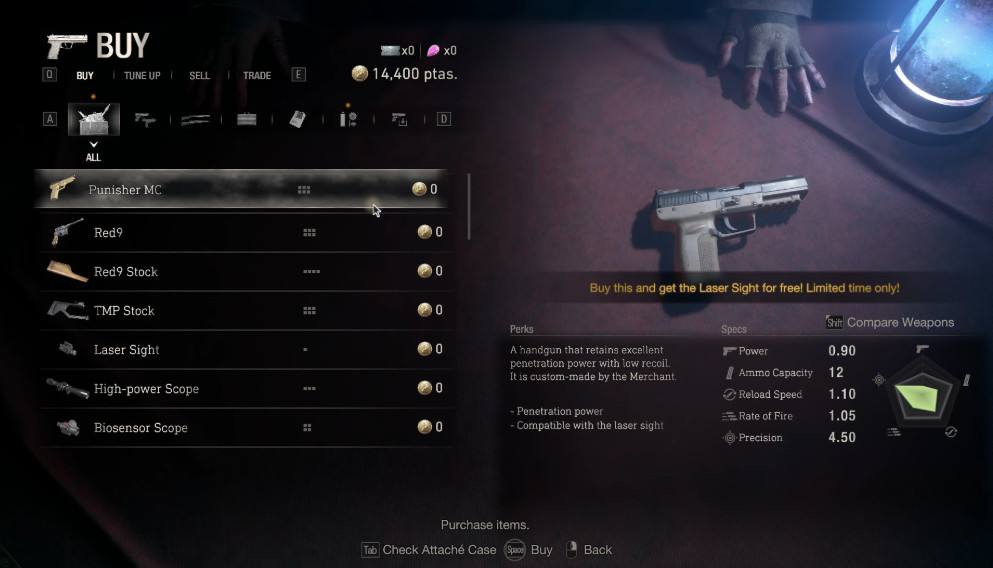Image resolution: width=993 pixels, height=568 pixels.
Task: Select the All items category icon
Action: 94,120
